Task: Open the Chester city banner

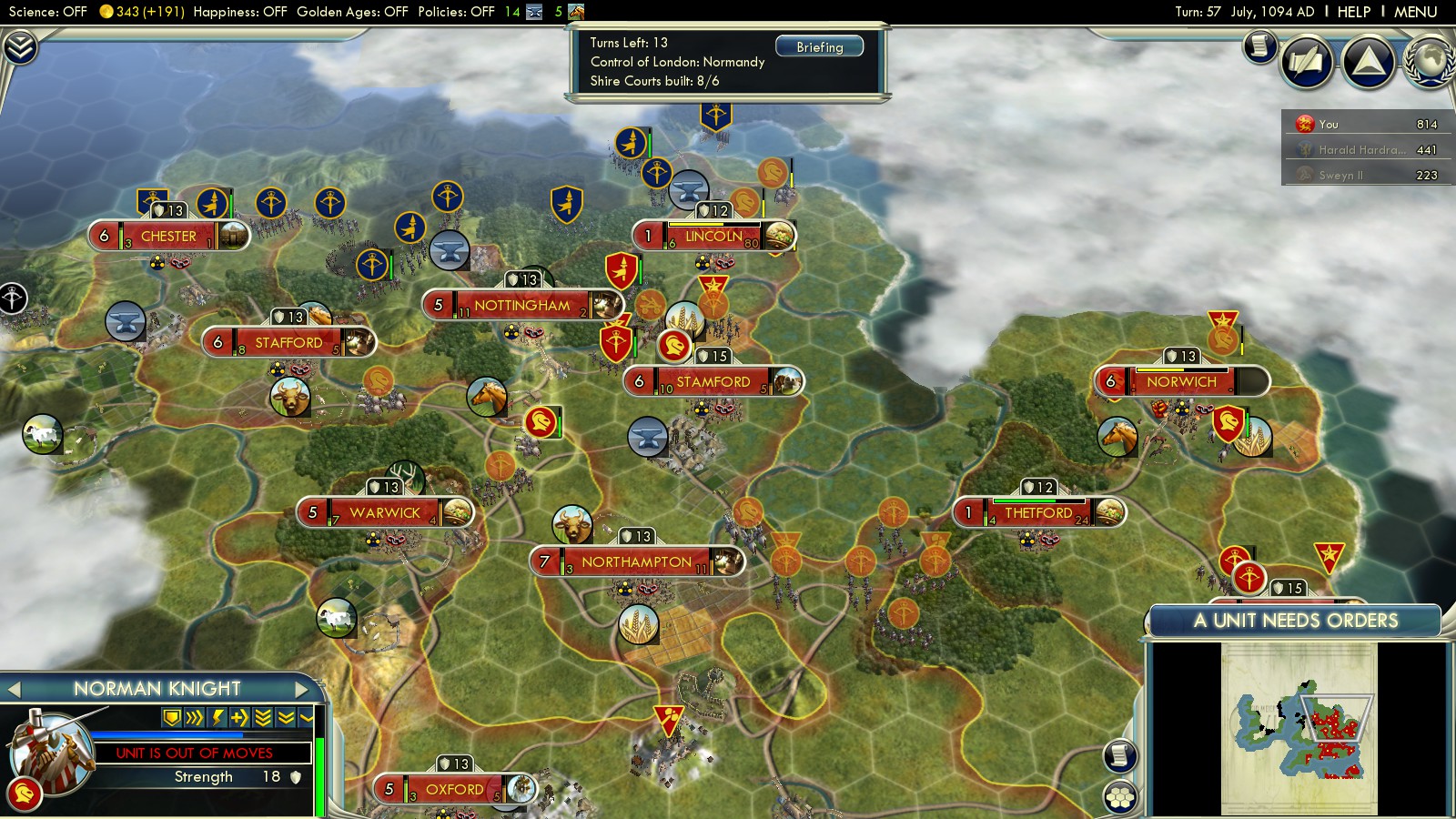Action: point(168,236)
